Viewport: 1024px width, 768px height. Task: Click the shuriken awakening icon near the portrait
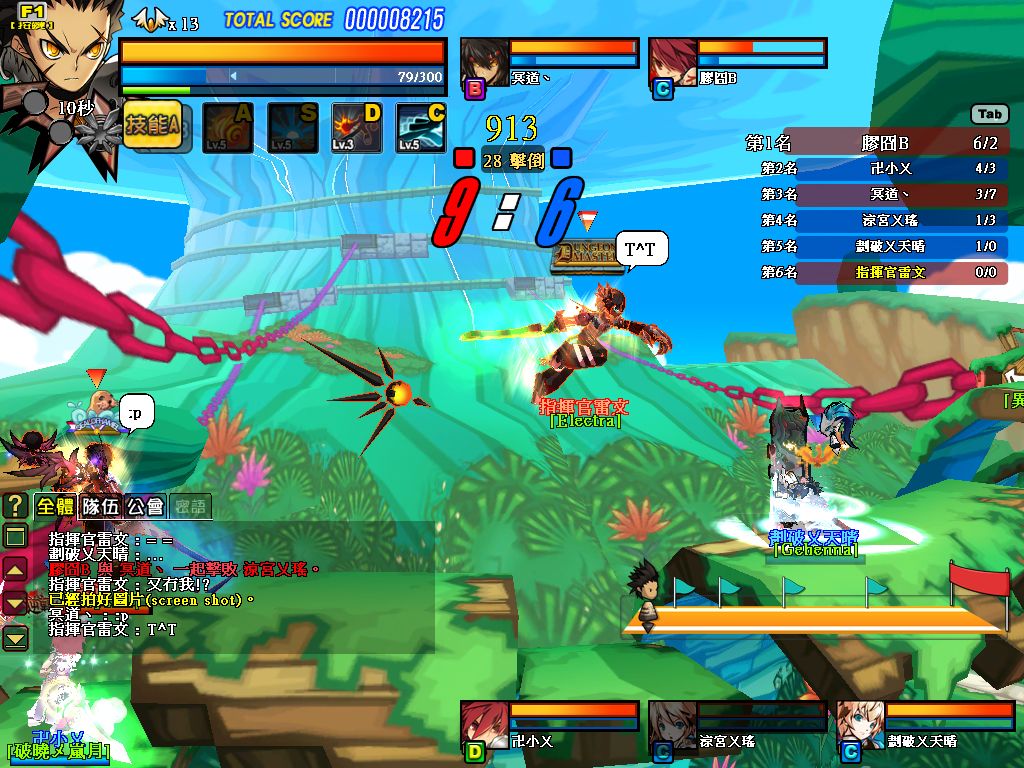(98, 134)
